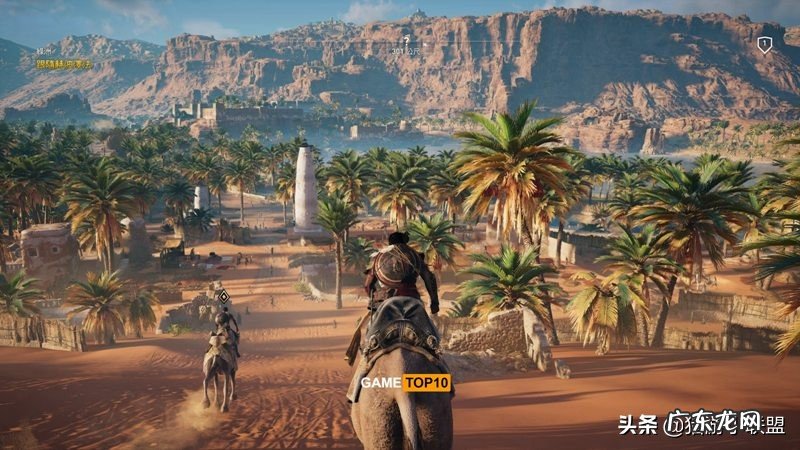Click the GAME TOP10 watermark logo

pos(405,382)
